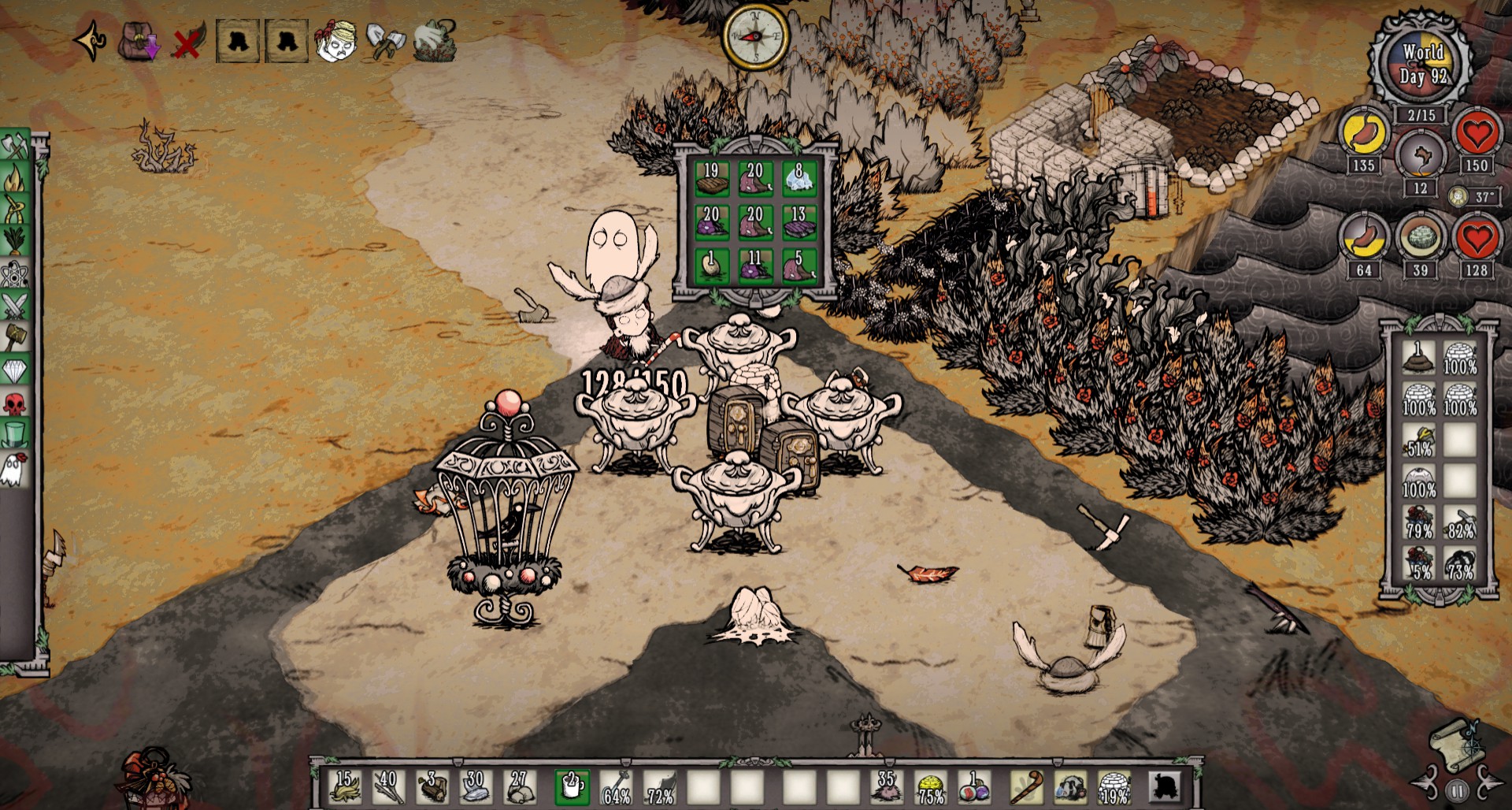
Task: Select the walking cane in hand slot
Action: tap(1025, 786)
